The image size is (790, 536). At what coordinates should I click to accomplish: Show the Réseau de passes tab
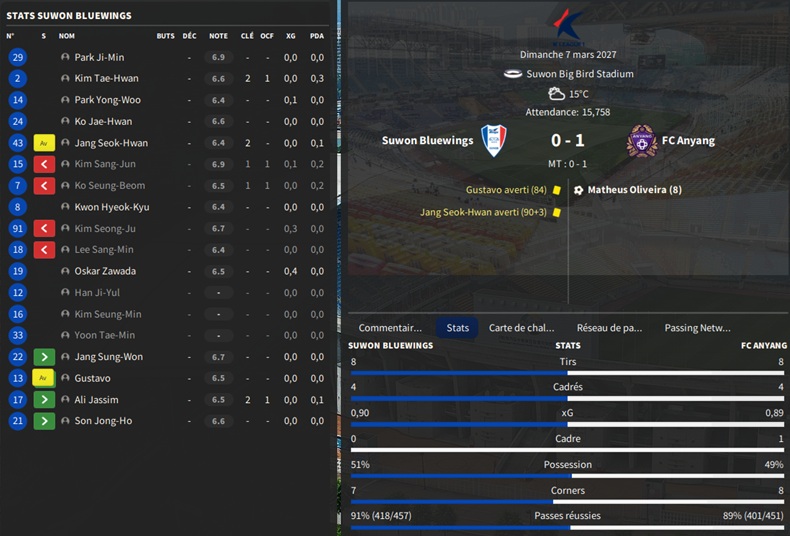(609, 327)
